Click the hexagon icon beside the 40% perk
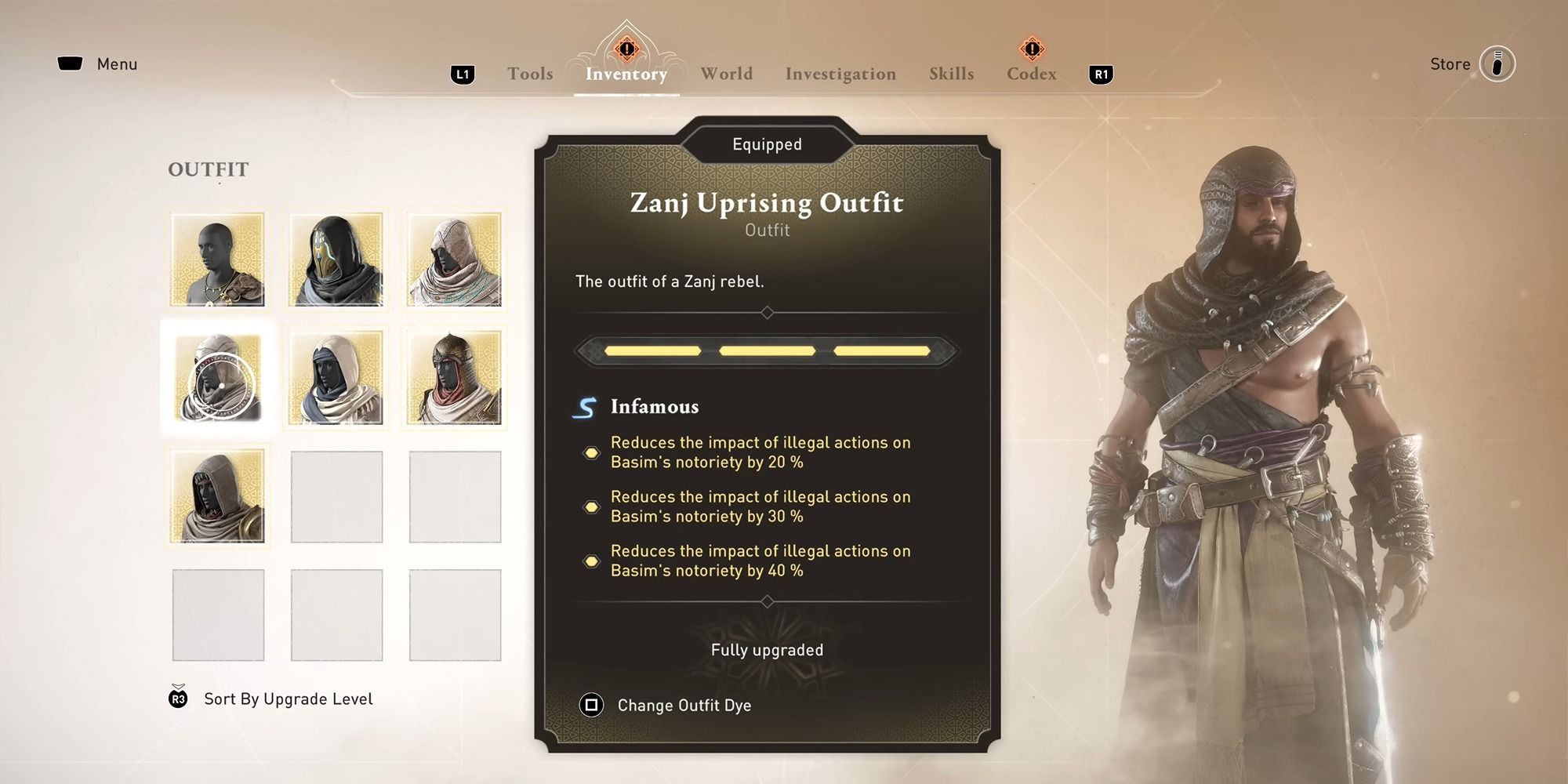Screen dimensions: 1568x784 592,561
